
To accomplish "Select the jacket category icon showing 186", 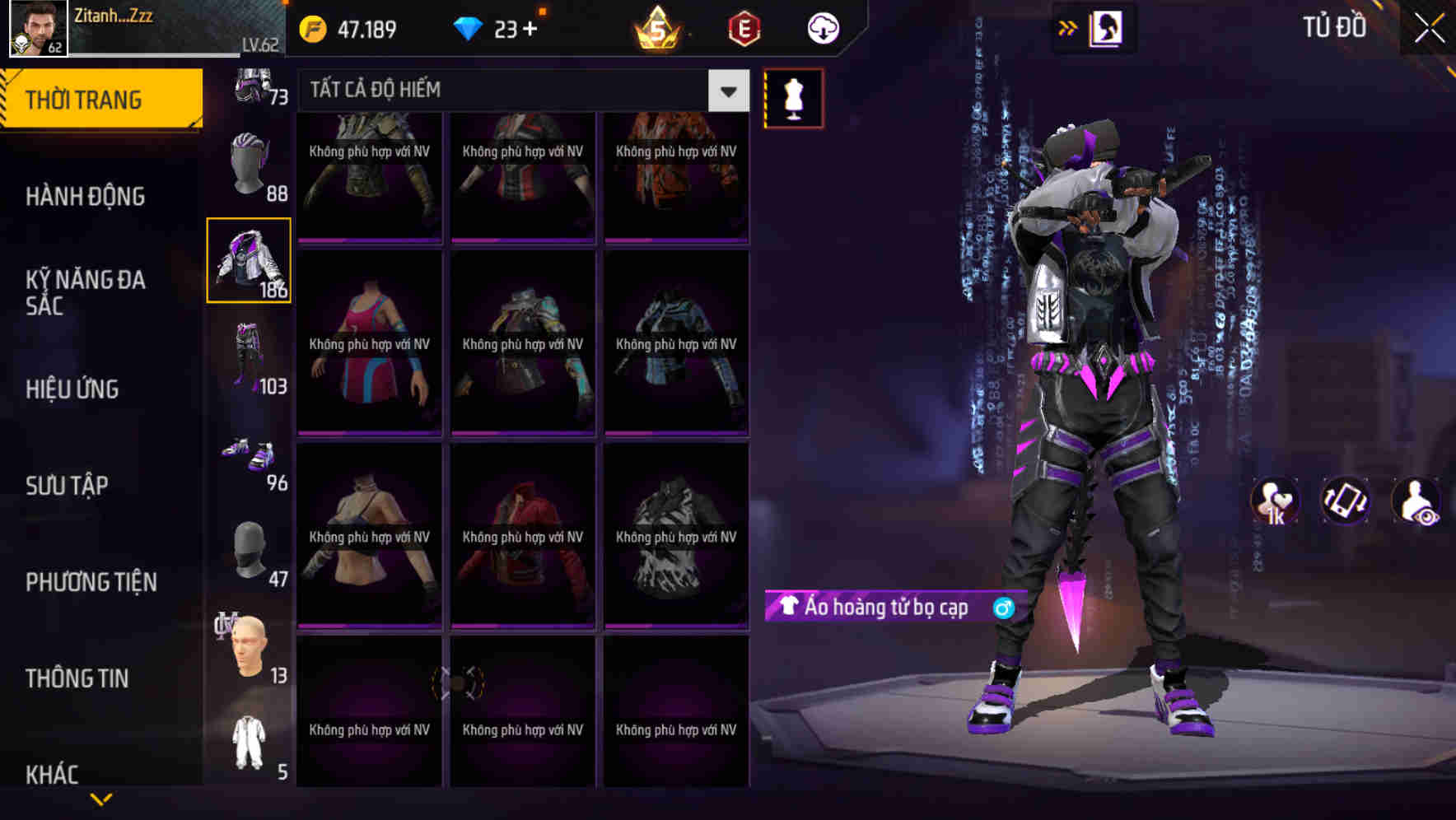I will coord(248,259).
